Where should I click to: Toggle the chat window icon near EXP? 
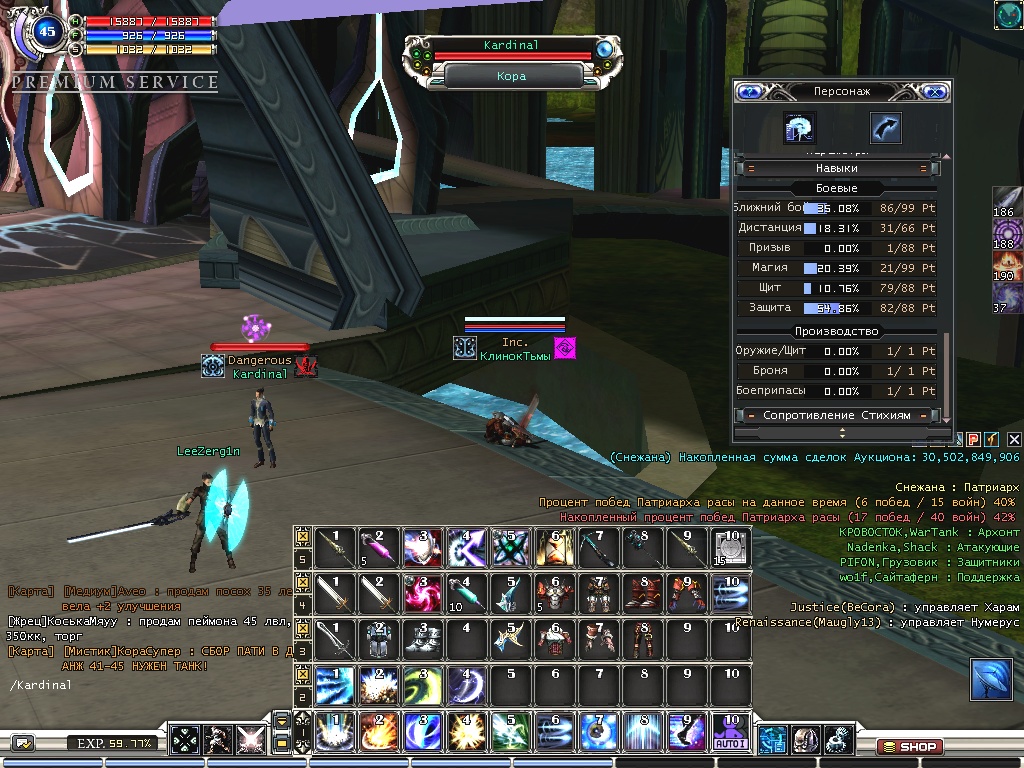coord(22,743)
